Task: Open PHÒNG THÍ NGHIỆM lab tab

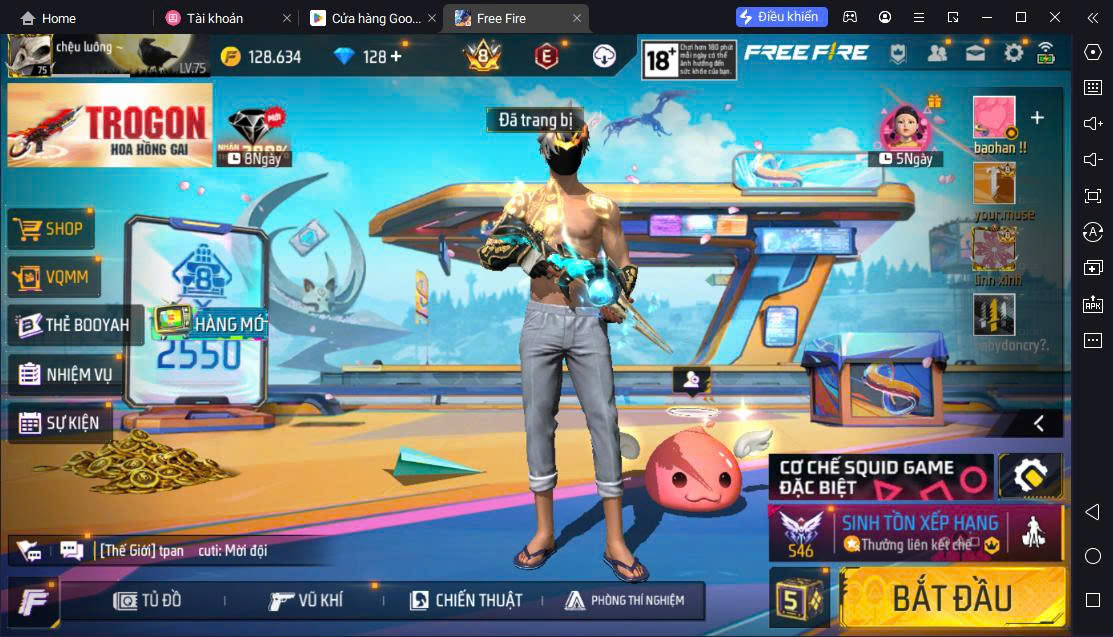Action: click(x=625, y=600)
